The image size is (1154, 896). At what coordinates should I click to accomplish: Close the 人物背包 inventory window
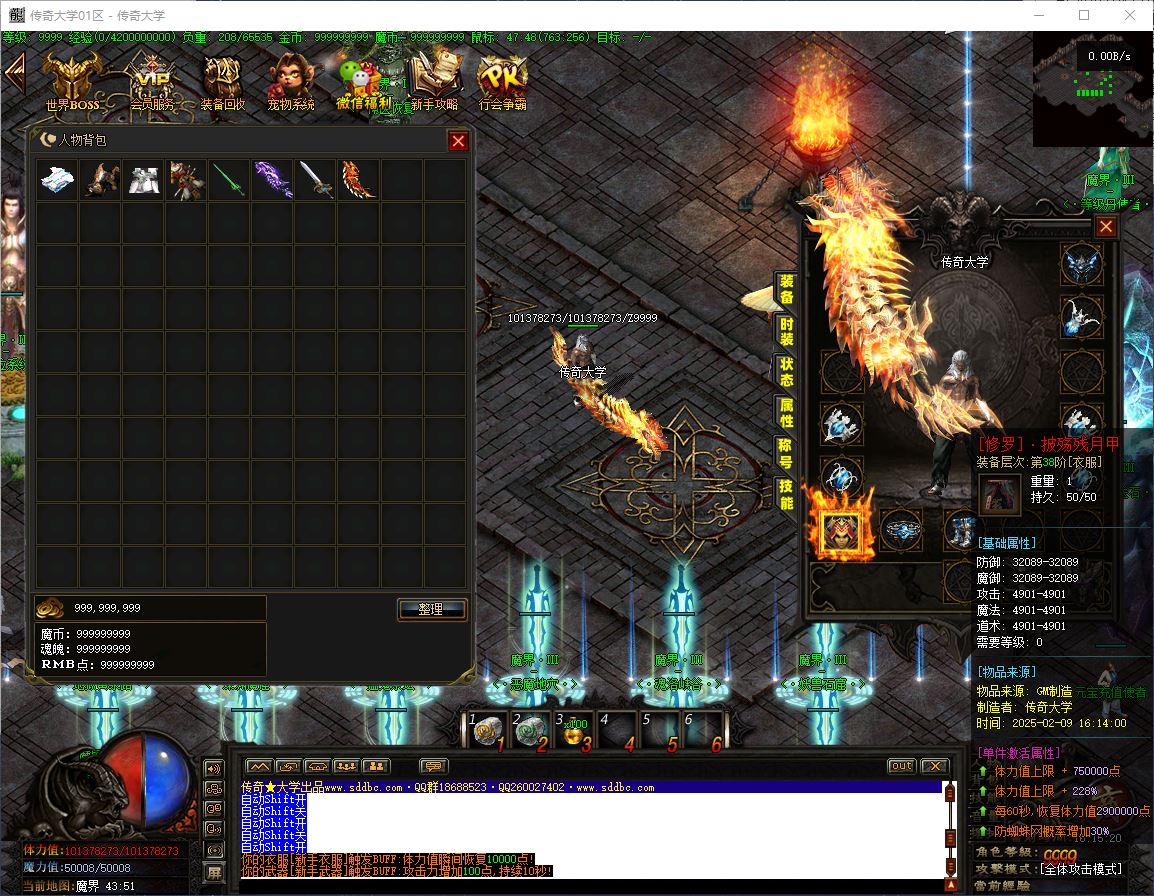(x=458, y=141)
